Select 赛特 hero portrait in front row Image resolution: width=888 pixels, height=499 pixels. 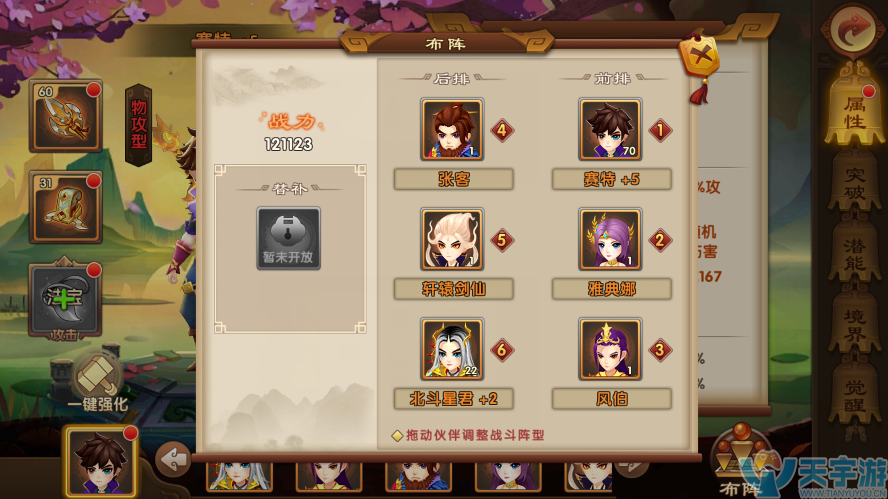click(610, 130)
